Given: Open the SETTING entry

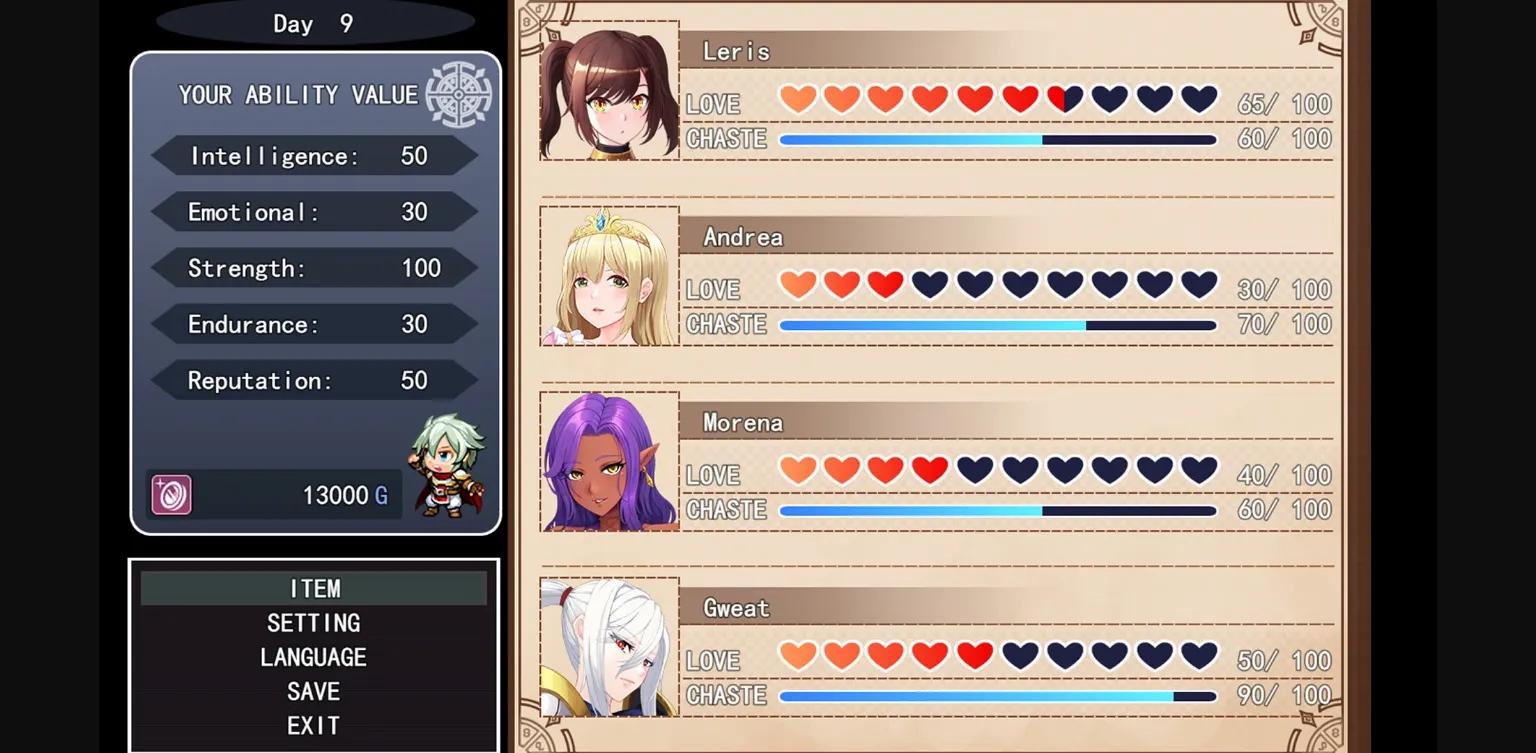Looking at the screenshot, I should 314,623.
